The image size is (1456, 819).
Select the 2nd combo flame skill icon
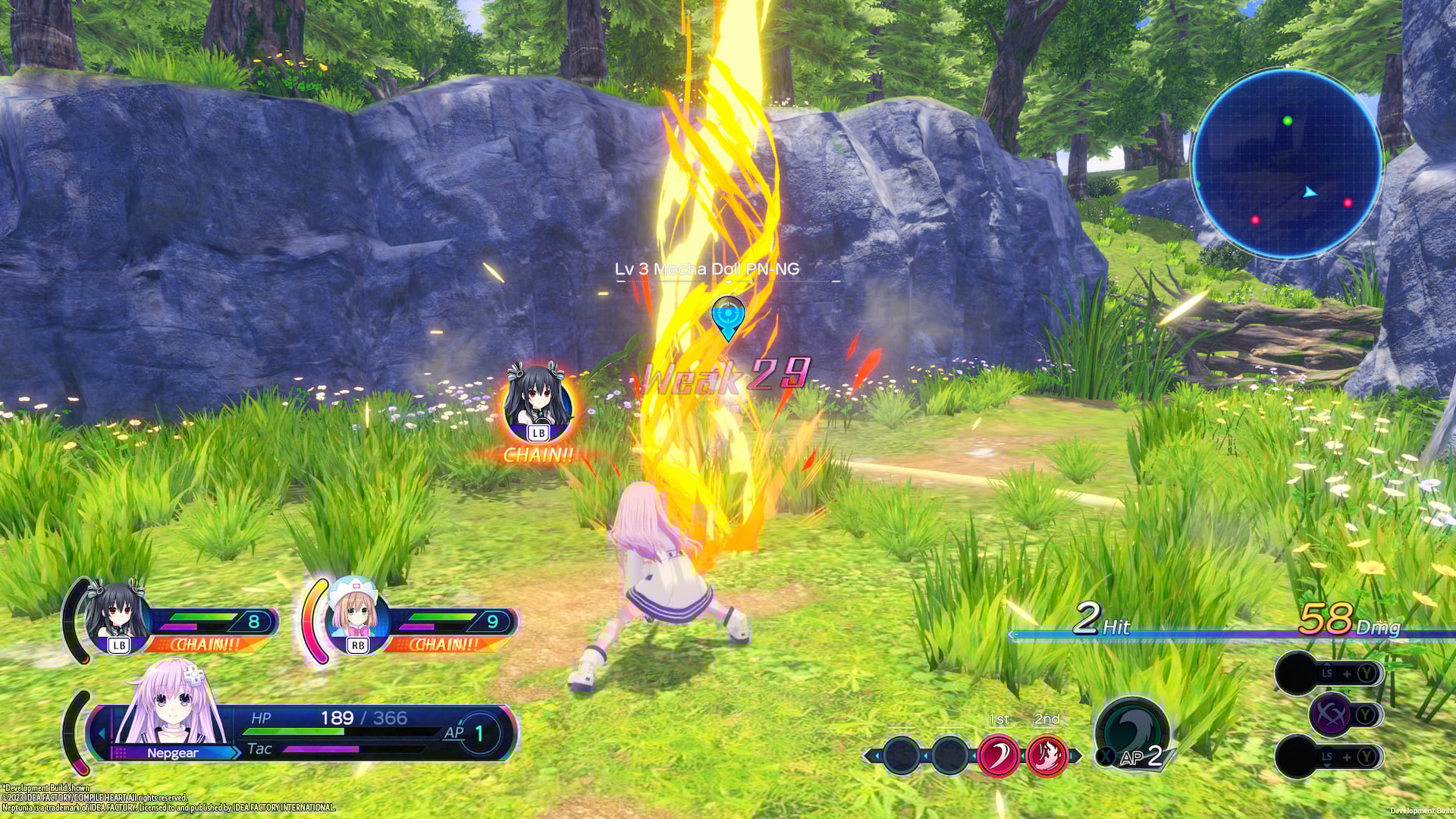[1046, 755]
